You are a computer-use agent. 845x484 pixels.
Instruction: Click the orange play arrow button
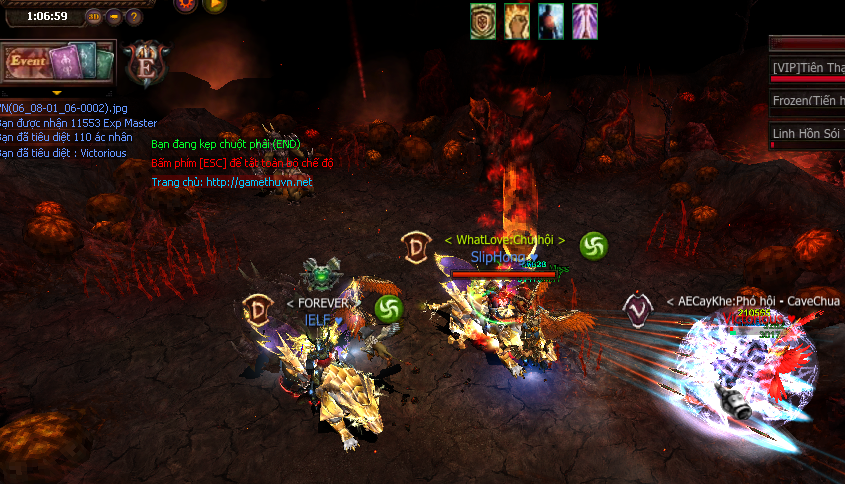pyautogui.click(x=214, y=4)
